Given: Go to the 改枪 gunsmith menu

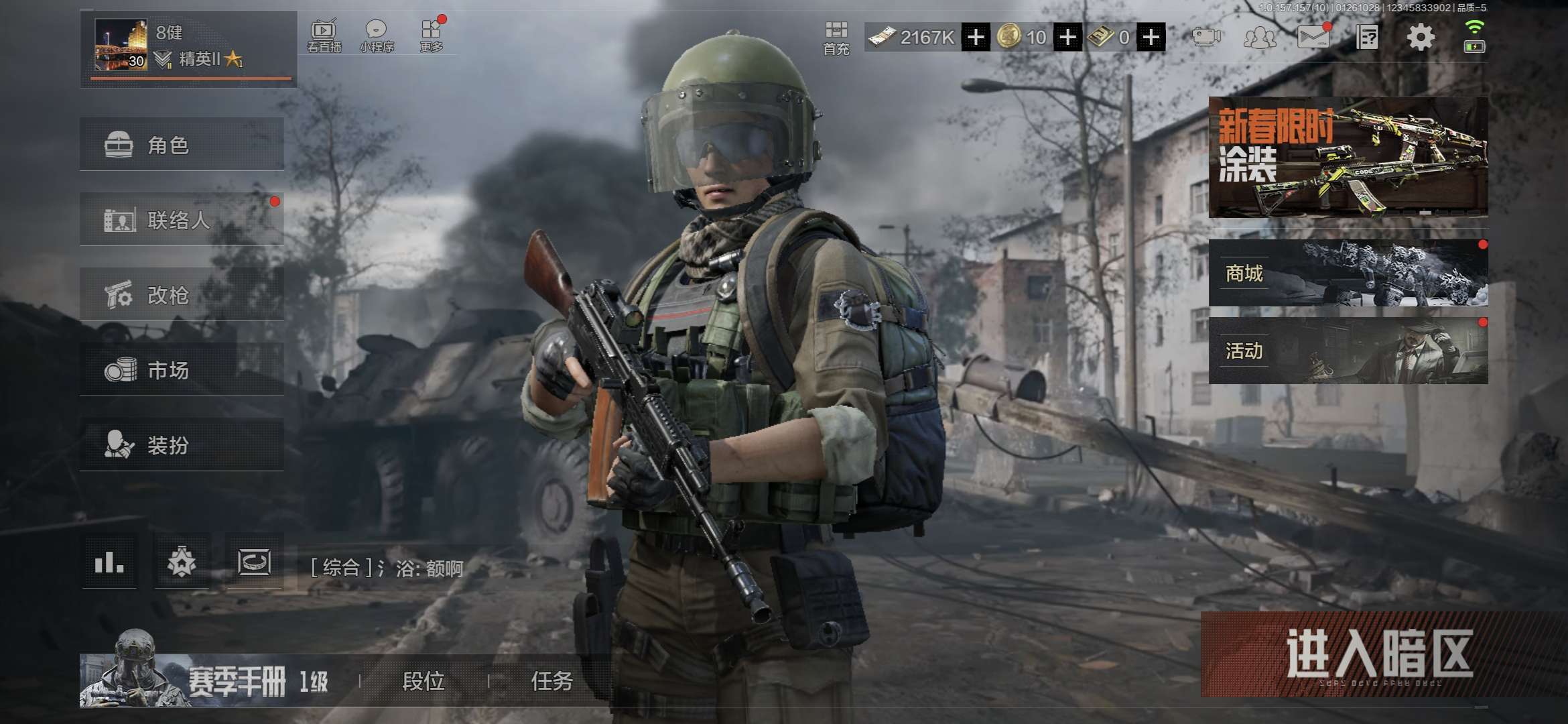Looking at the screenshot, I should click(181, 294).
